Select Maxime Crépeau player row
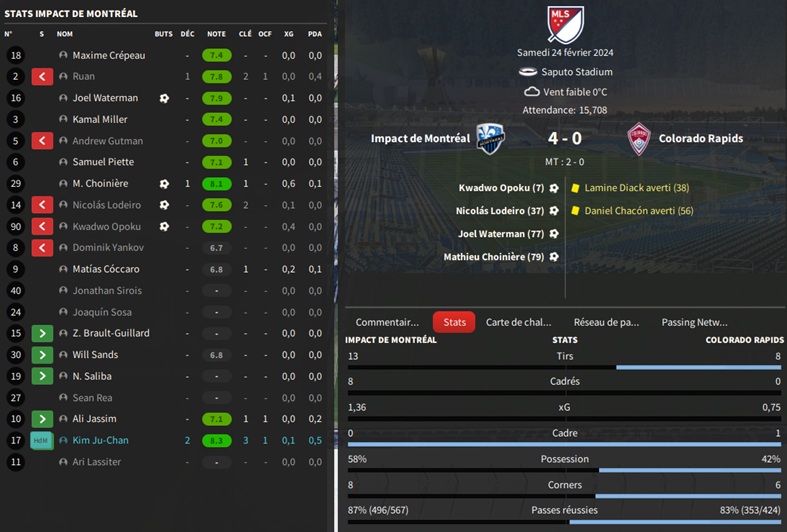The width and height of the screenshot is (787, 532). [x=109, y=55]
